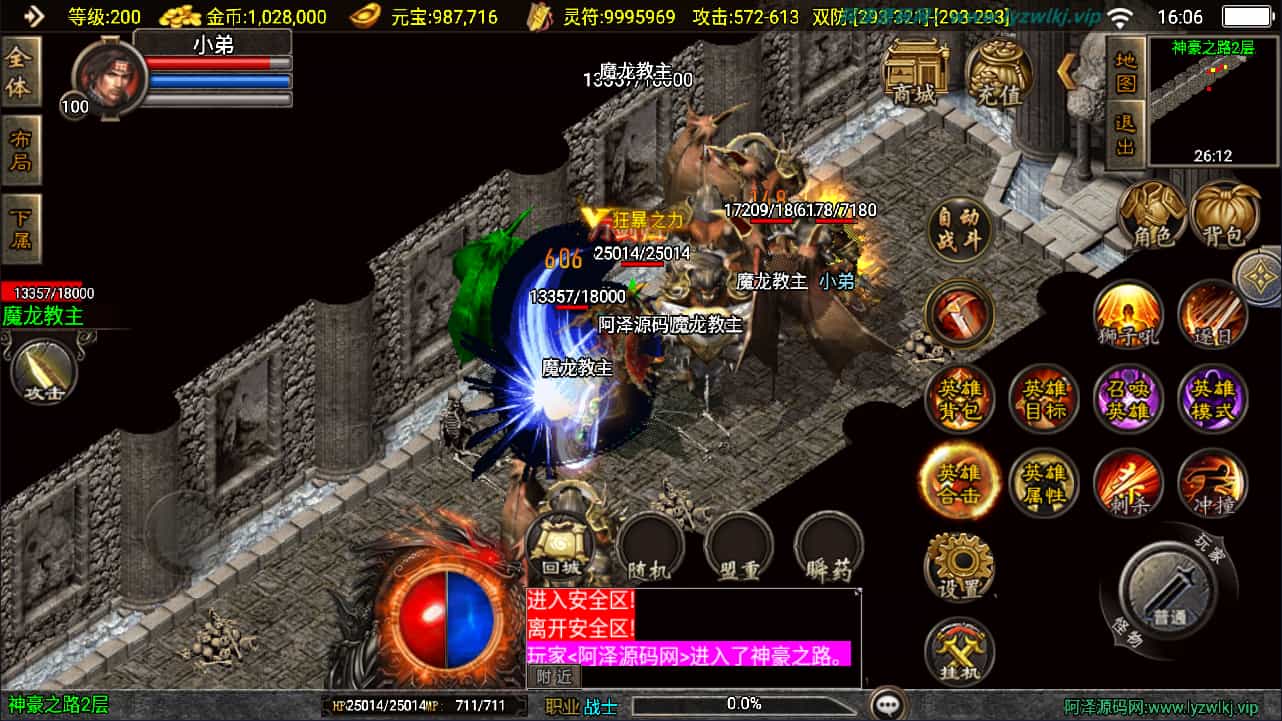Screen dimensions: 1282x721
Task: Trigger 英雄合击 combo attack
Action: tap(958, 482)
